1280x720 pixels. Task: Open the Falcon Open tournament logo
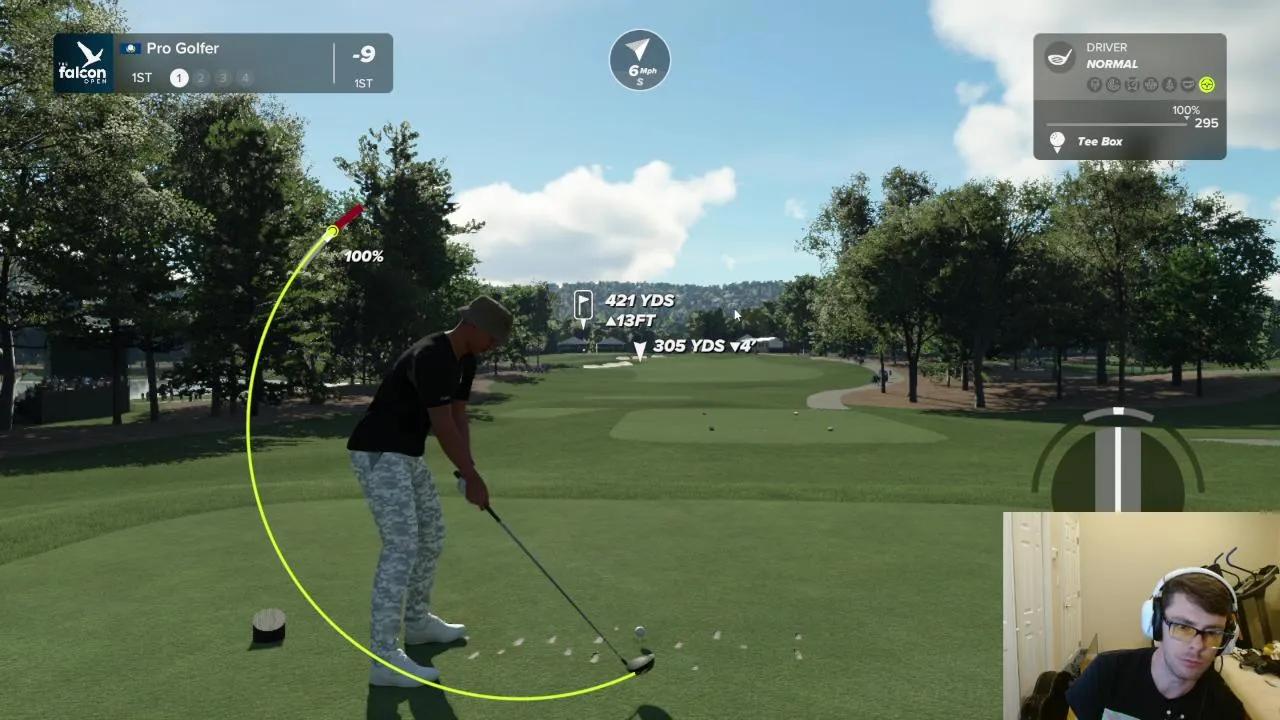83,63
